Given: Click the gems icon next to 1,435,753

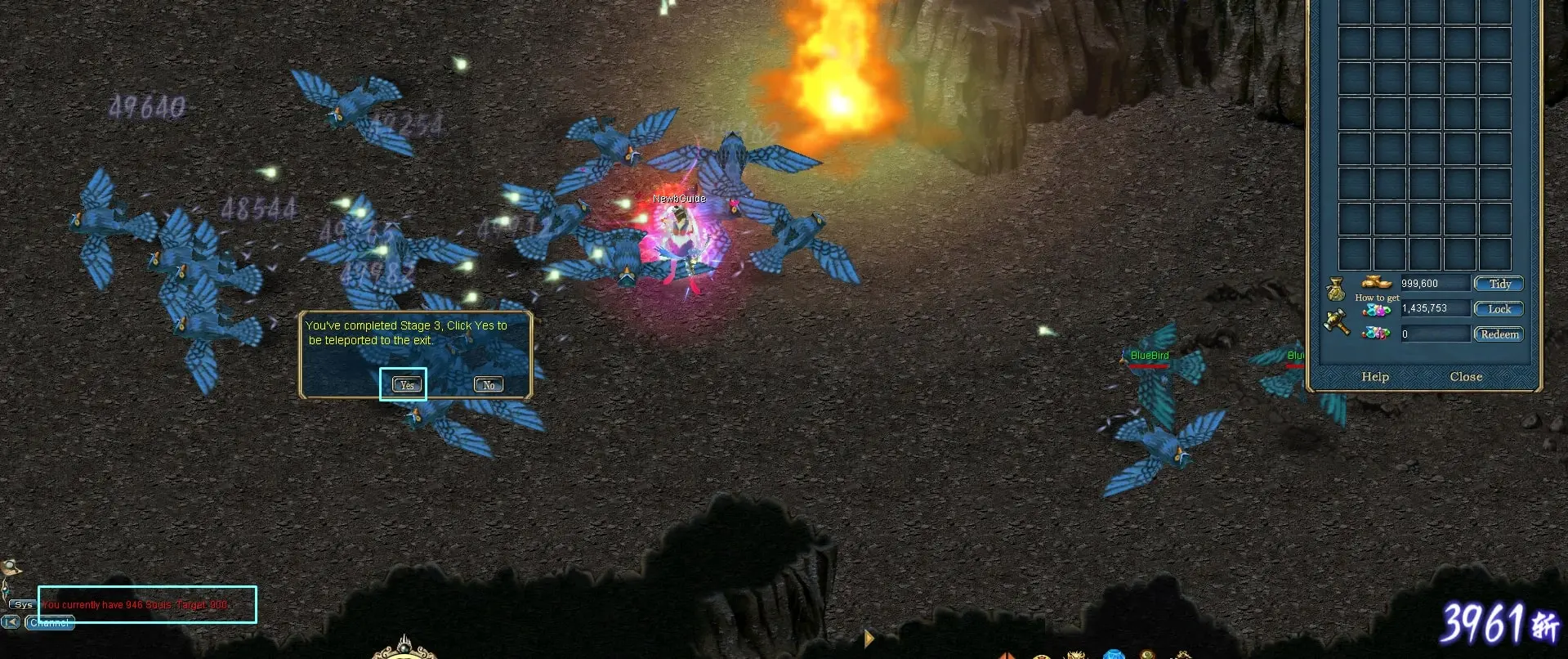Looking at the screenshot, I should pos(1375,309).
